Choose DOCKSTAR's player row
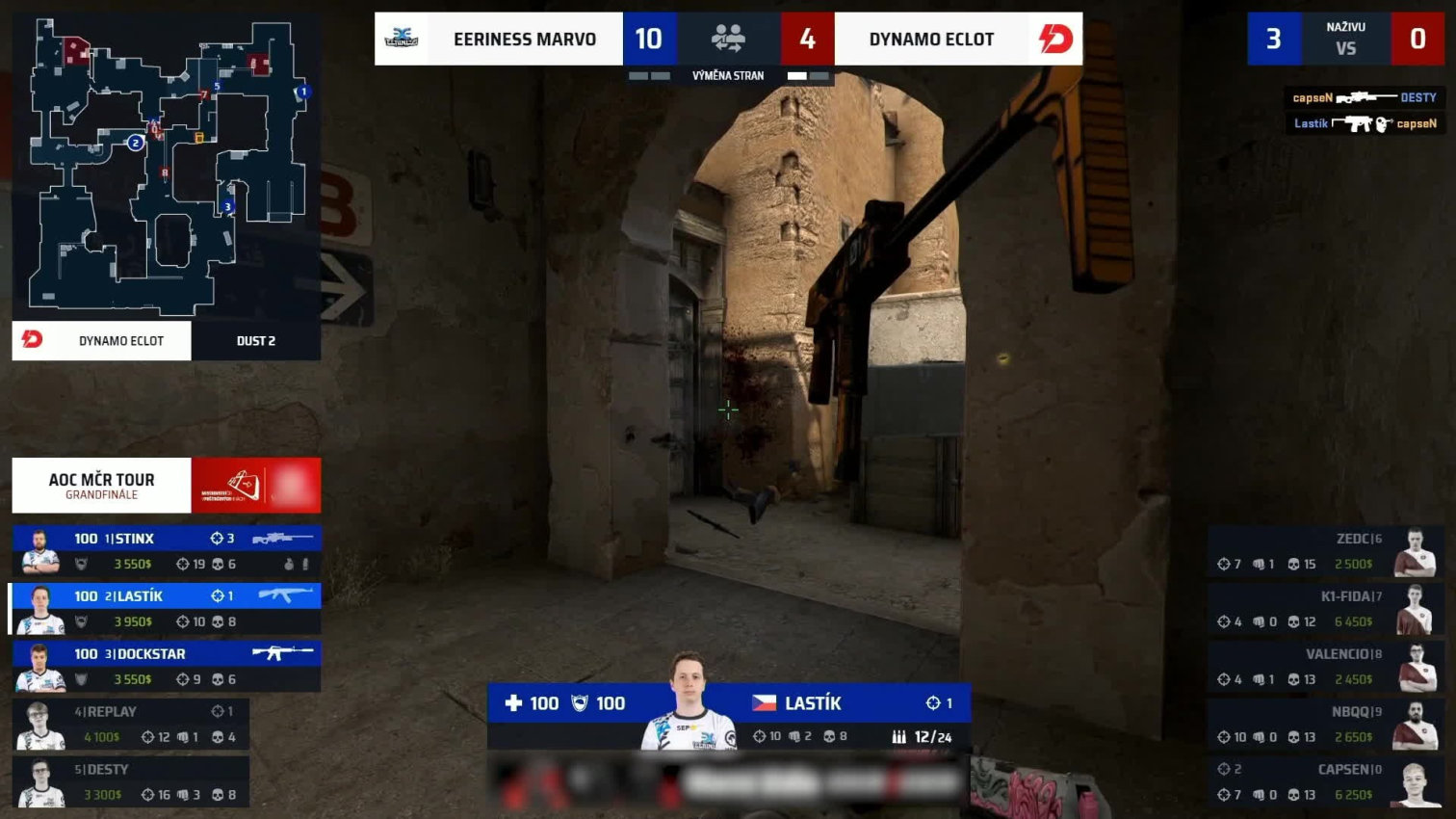The image size is (1456, 819). [166, 666]
